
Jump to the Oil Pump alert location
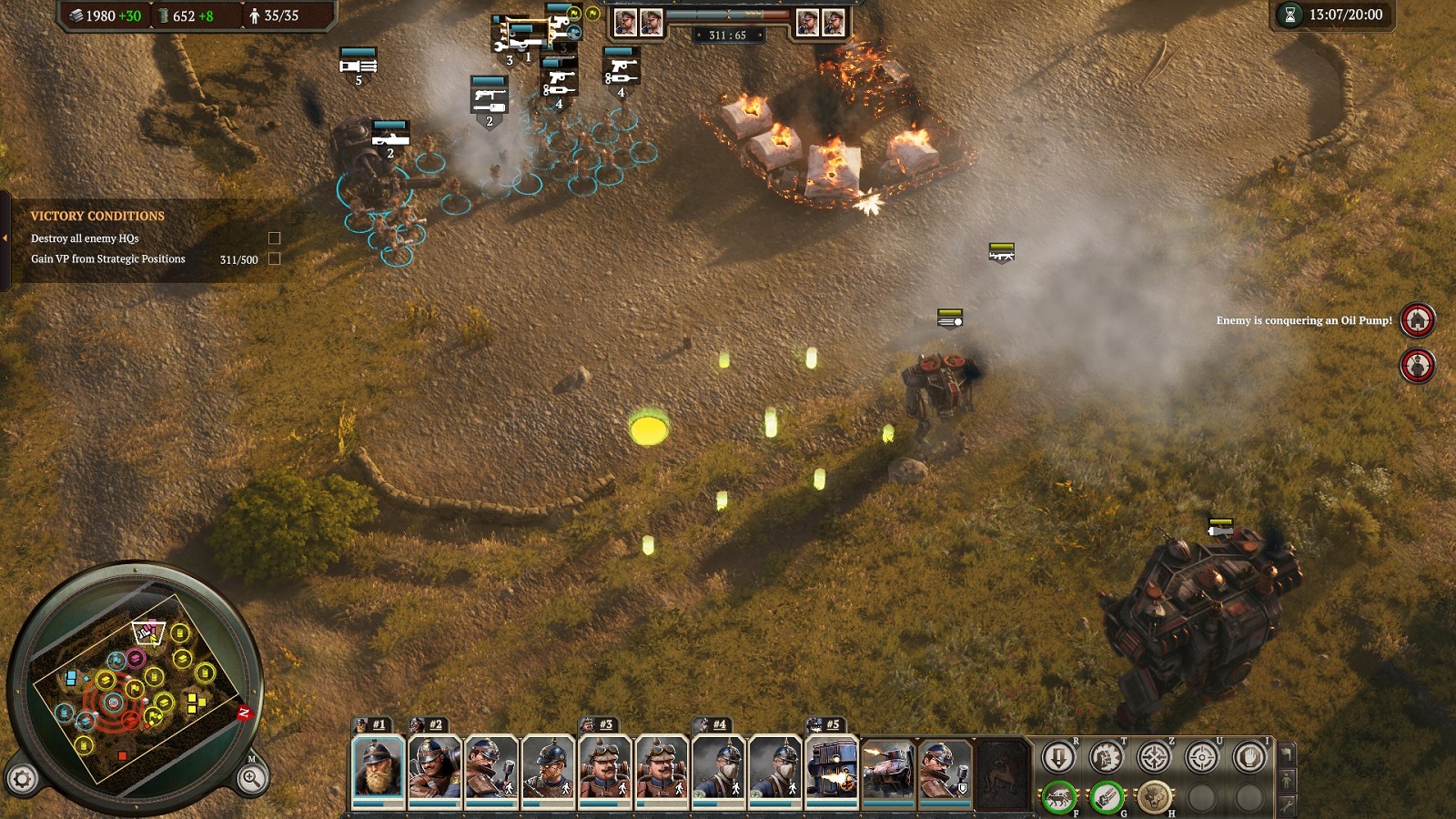[x=1417, y=320]
